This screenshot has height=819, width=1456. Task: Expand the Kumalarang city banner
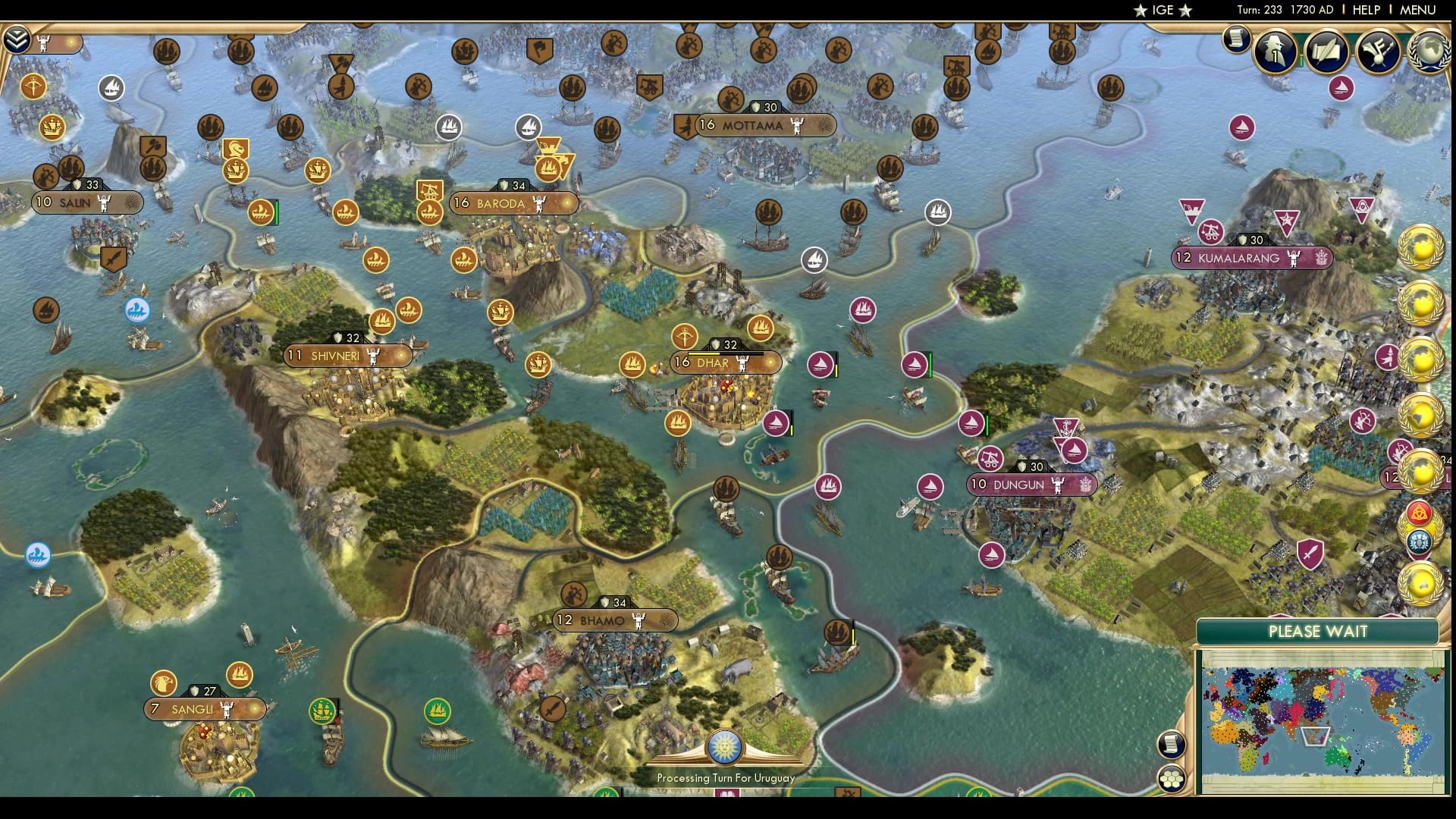pos(1251,259)
